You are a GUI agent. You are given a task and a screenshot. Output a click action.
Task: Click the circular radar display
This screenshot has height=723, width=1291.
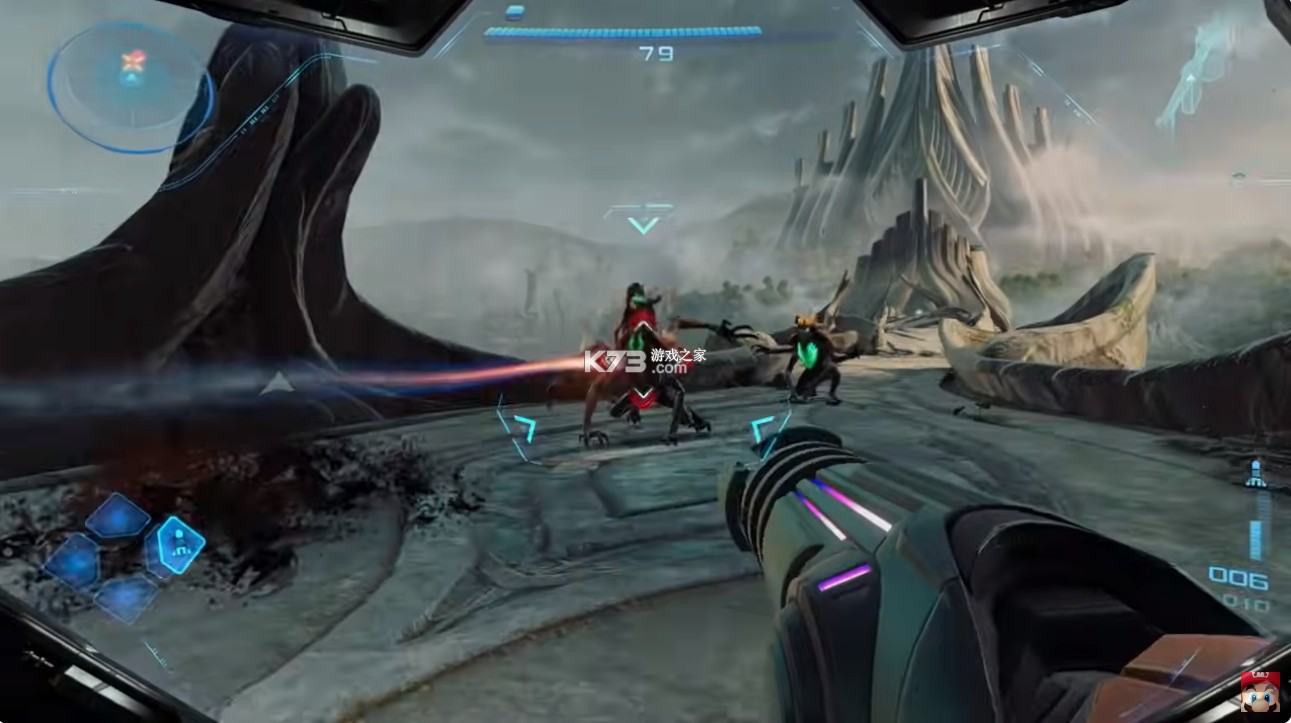point(130,88)
